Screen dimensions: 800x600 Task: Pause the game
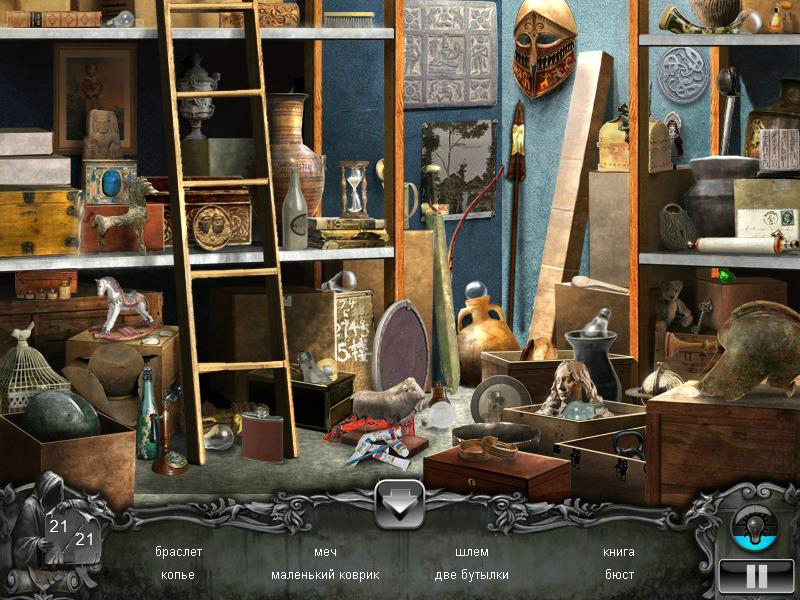pos(757,576)
